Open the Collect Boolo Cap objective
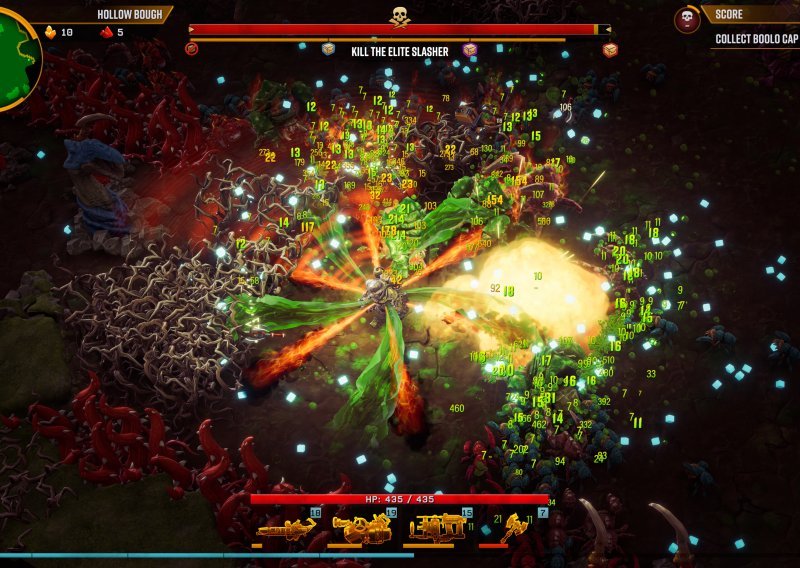 756,40
